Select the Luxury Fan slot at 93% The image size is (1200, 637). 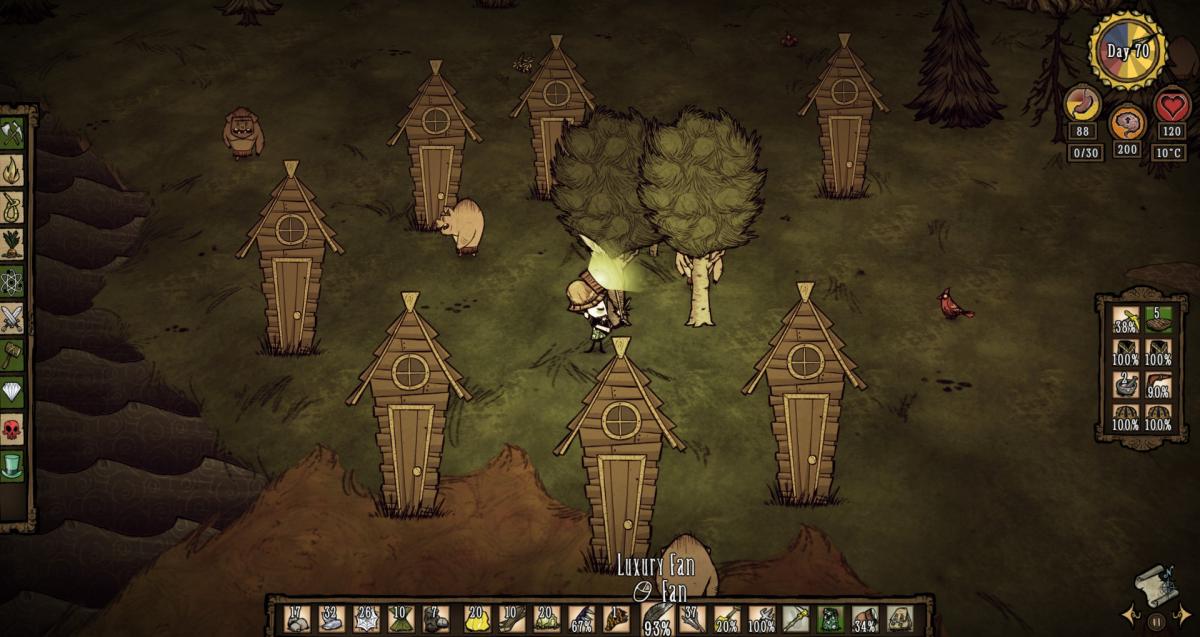click(656, 618)
